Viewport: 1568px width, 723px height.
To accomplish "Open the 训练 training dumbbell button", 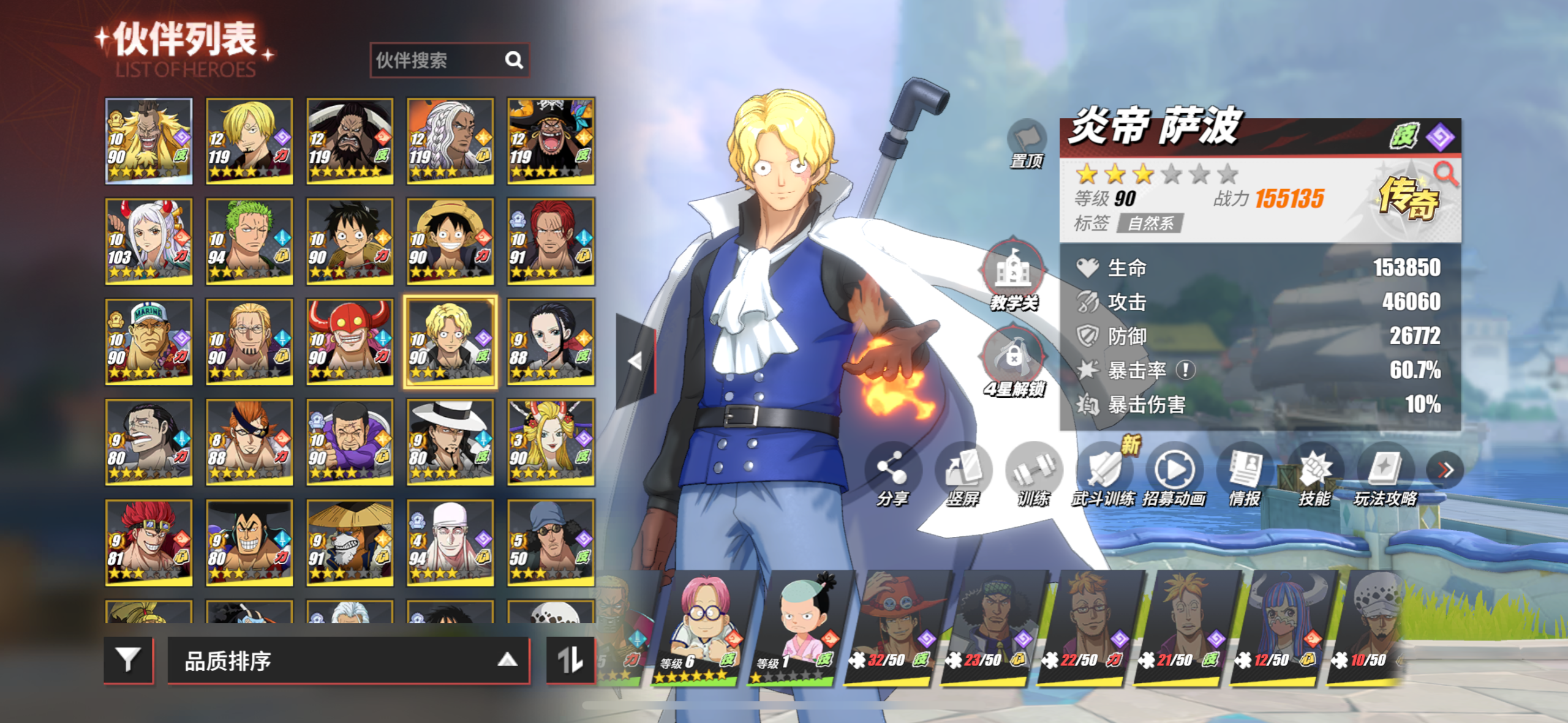I will click(1034, 474).
